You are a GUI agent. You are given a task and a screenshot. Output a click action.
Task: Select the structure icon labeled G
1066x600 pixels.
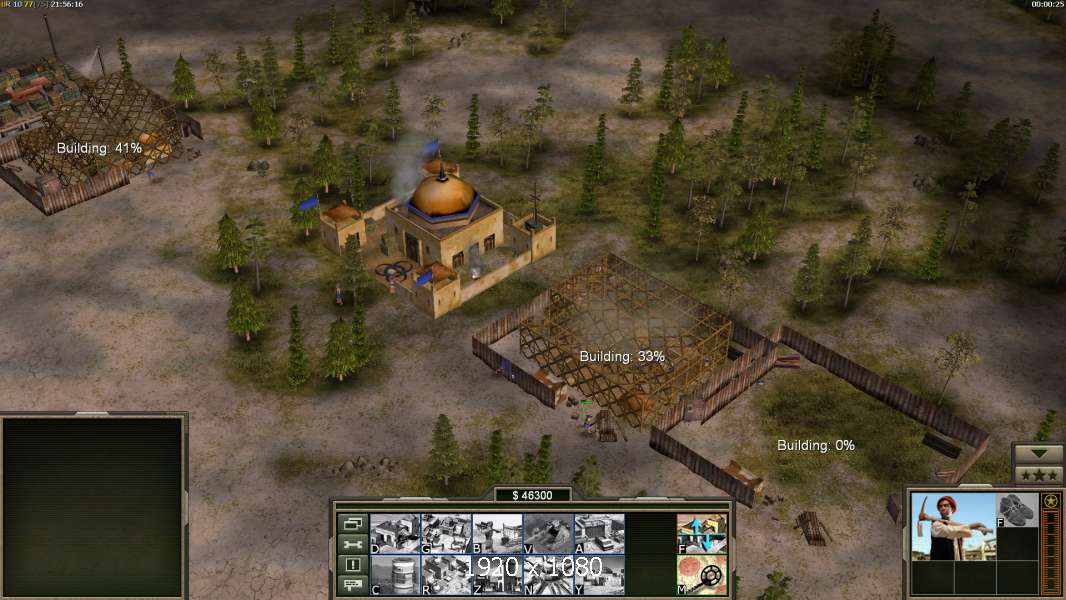click(x=446, y=534)
